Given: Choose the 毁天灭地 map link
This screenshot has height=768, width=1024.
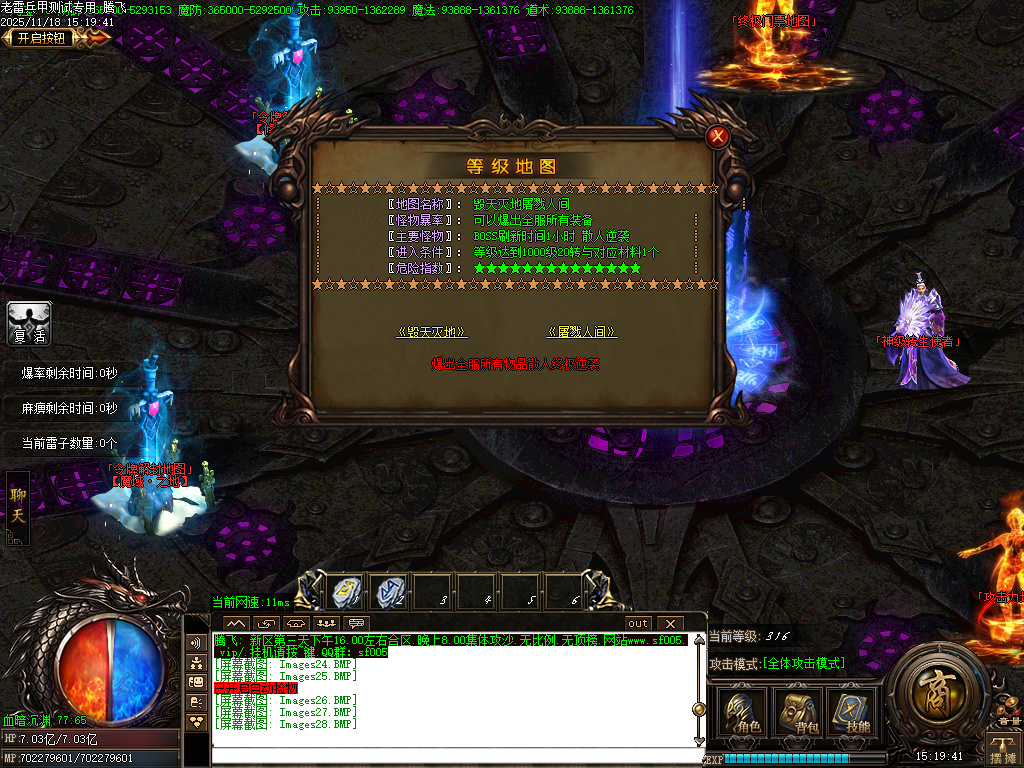Looking at the screenshot, I should (432, 332).
